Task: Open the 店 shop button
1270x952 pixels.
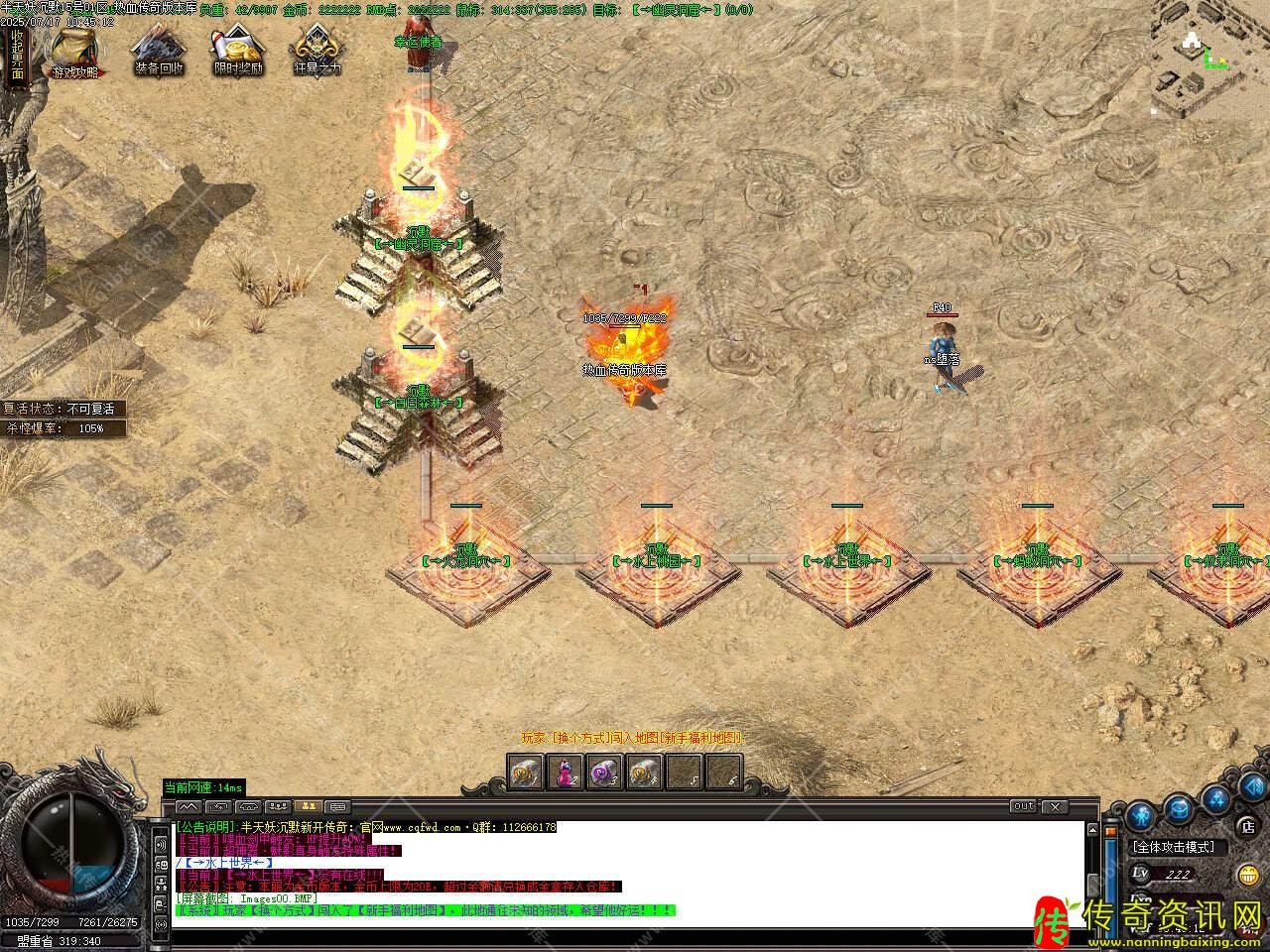Action: tap(1248, 825)
